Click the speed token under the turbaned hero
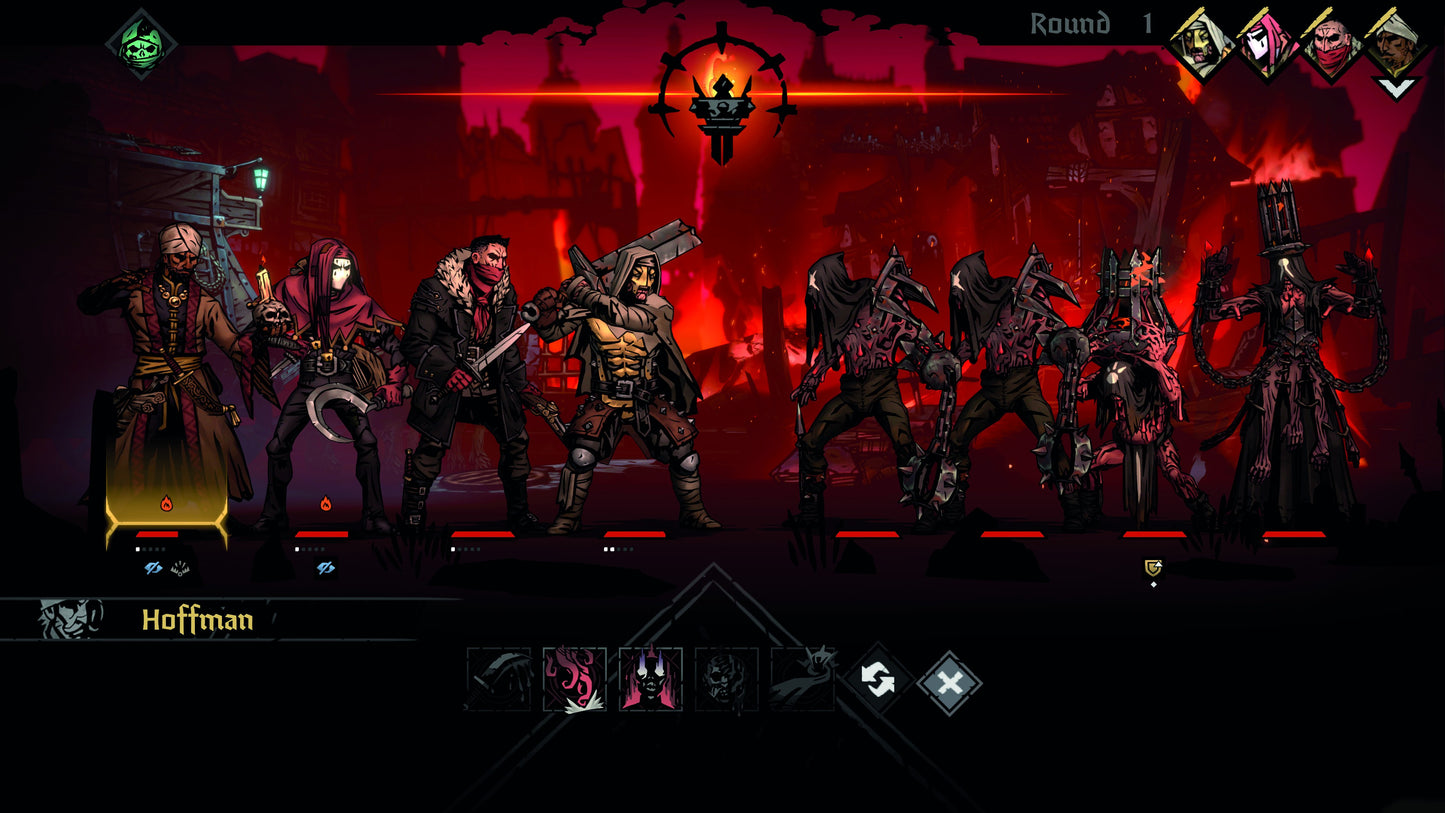Image resolution: width=1445 pixels, height=813 pixels. click(178, 568)
